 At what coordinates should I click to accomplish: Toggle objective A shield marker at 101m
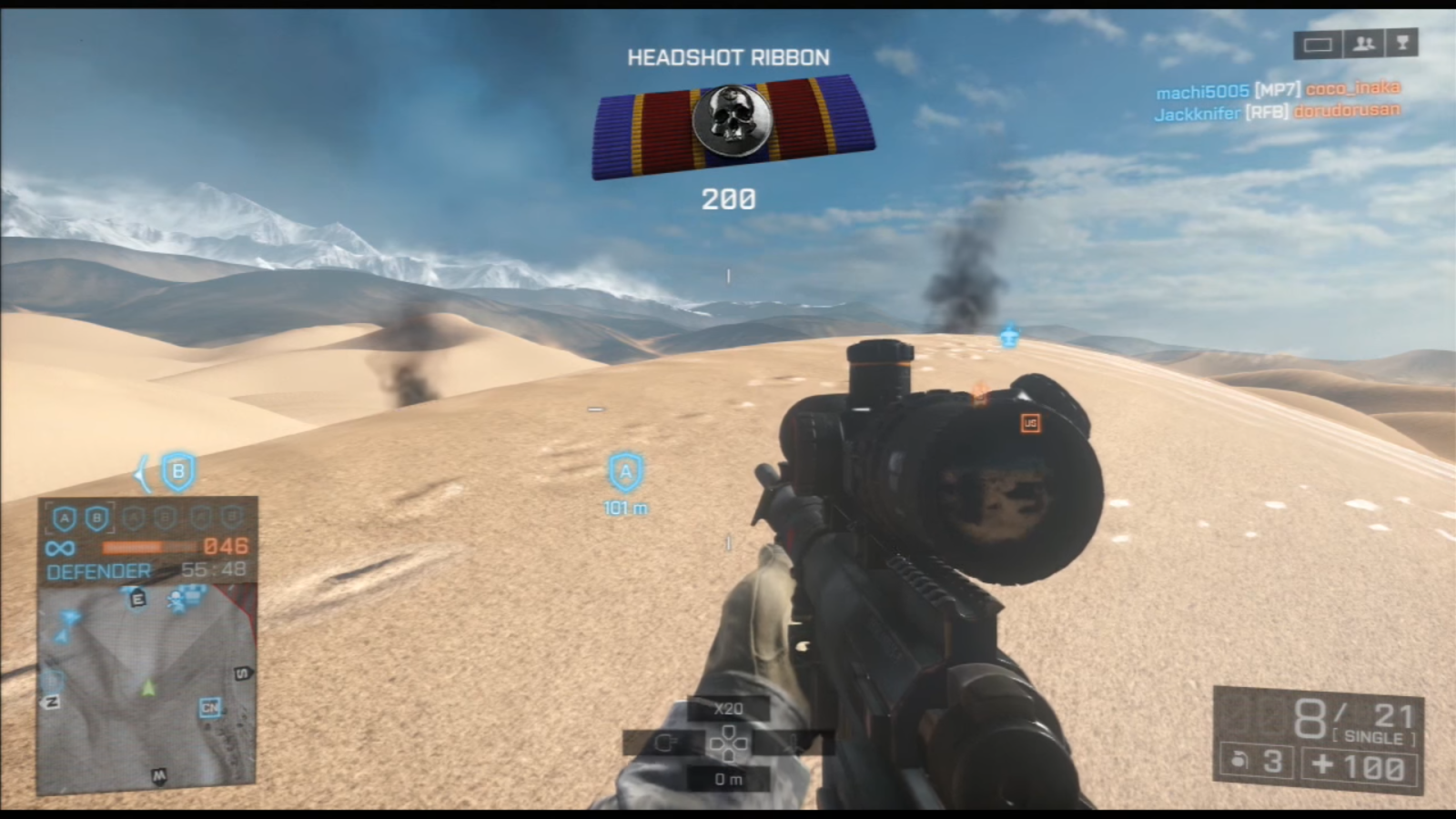click(x=624, y=472)
